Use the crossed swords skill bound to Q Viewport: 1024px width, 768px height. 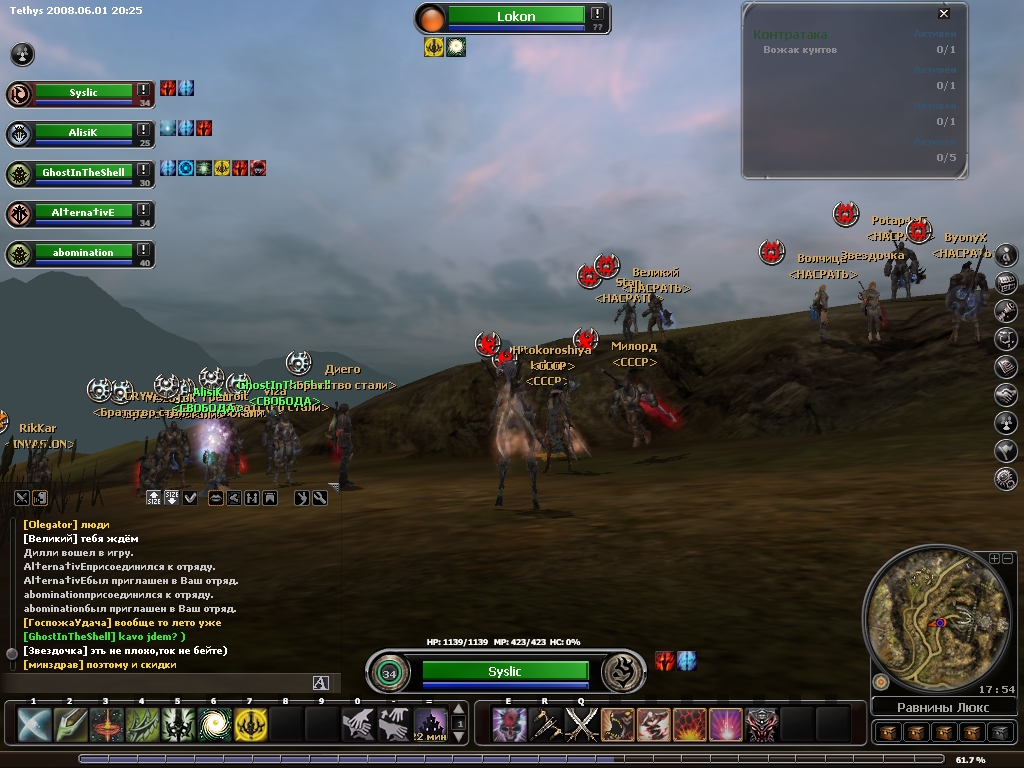pyautogui.click(x=581, y=724)
